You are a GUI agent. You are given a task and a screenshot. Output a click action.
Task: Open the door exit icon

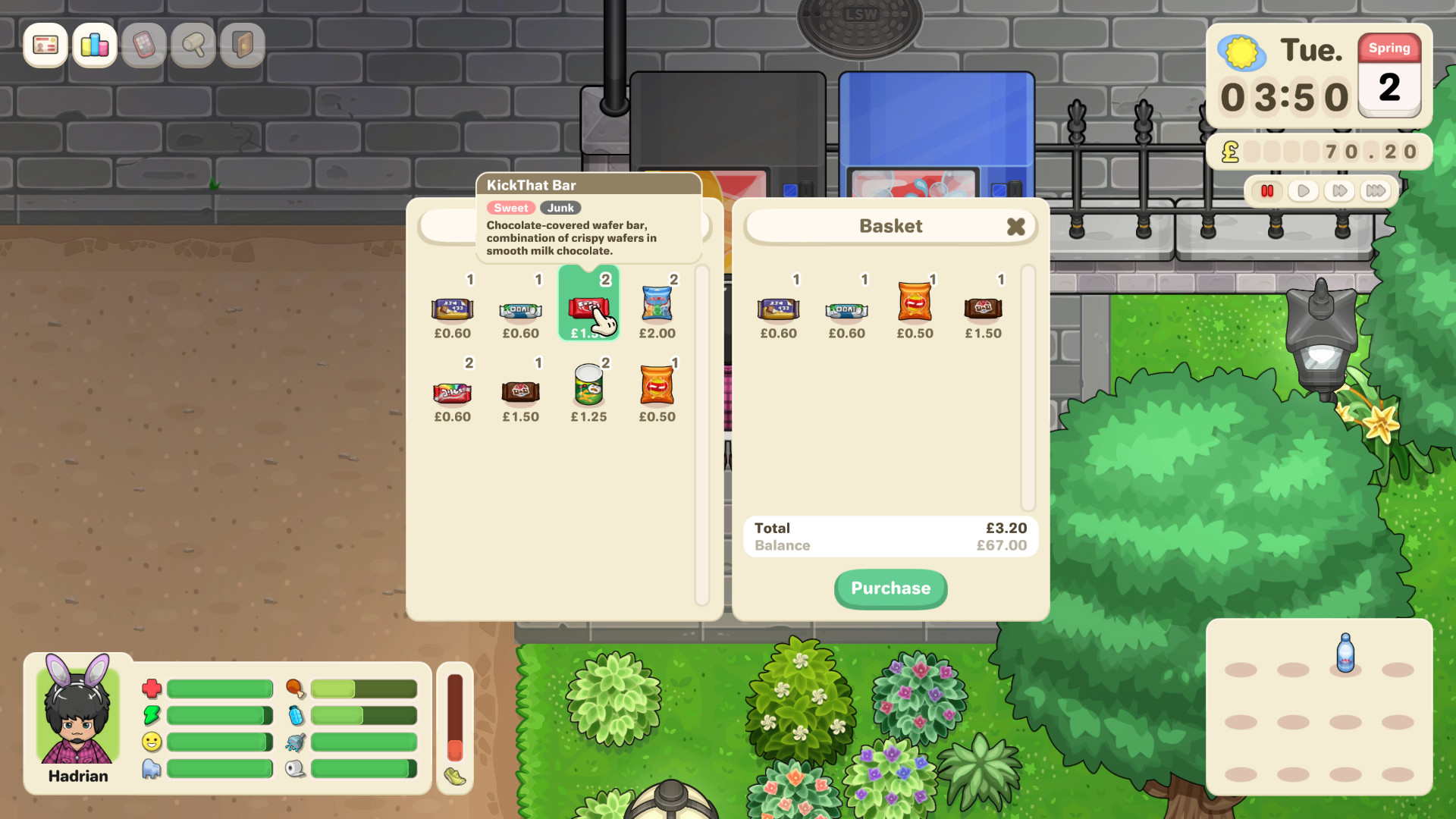coord(242,45)
